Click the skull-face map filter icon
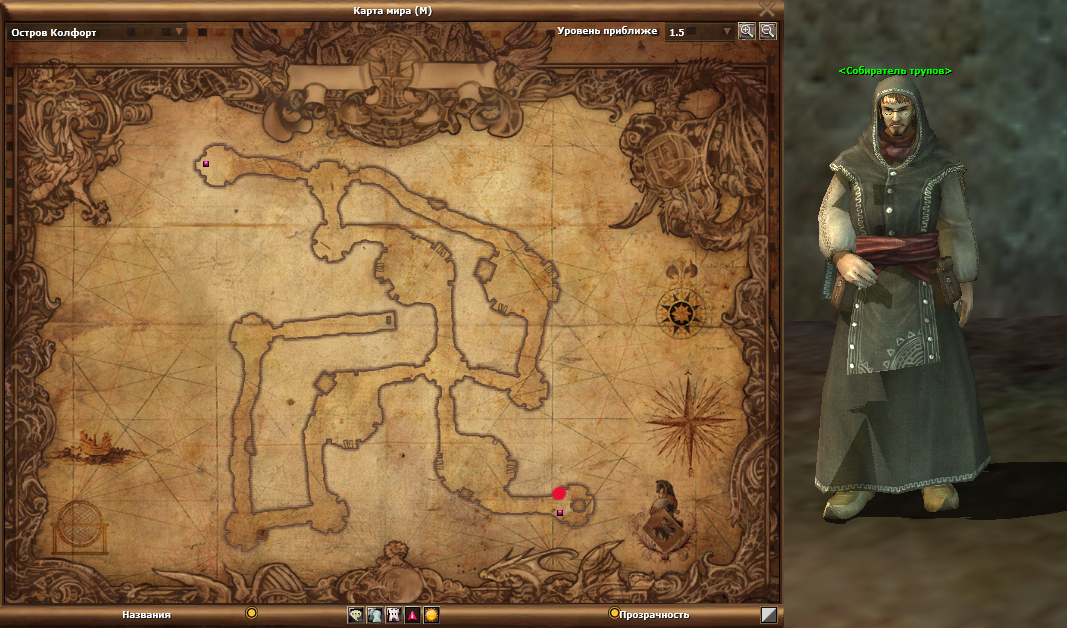Image resolution: width=1067 pixels, height=628 pixels. 355,615
